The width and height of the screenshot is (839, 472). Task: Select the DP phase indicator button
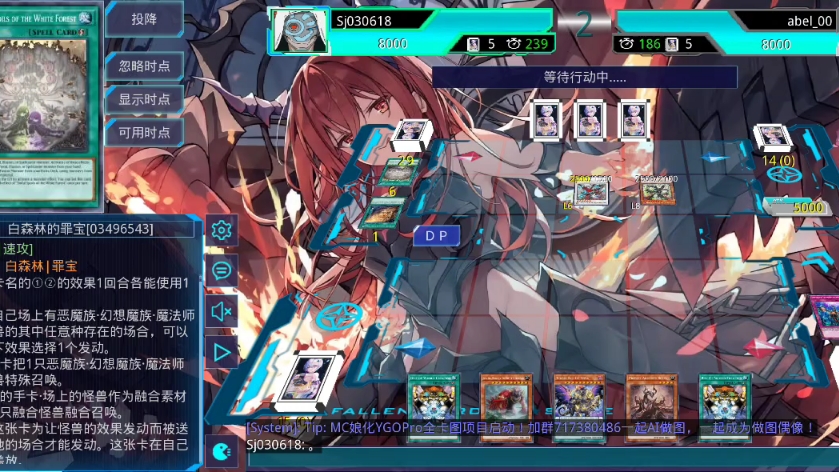click(x=436, y=235)
